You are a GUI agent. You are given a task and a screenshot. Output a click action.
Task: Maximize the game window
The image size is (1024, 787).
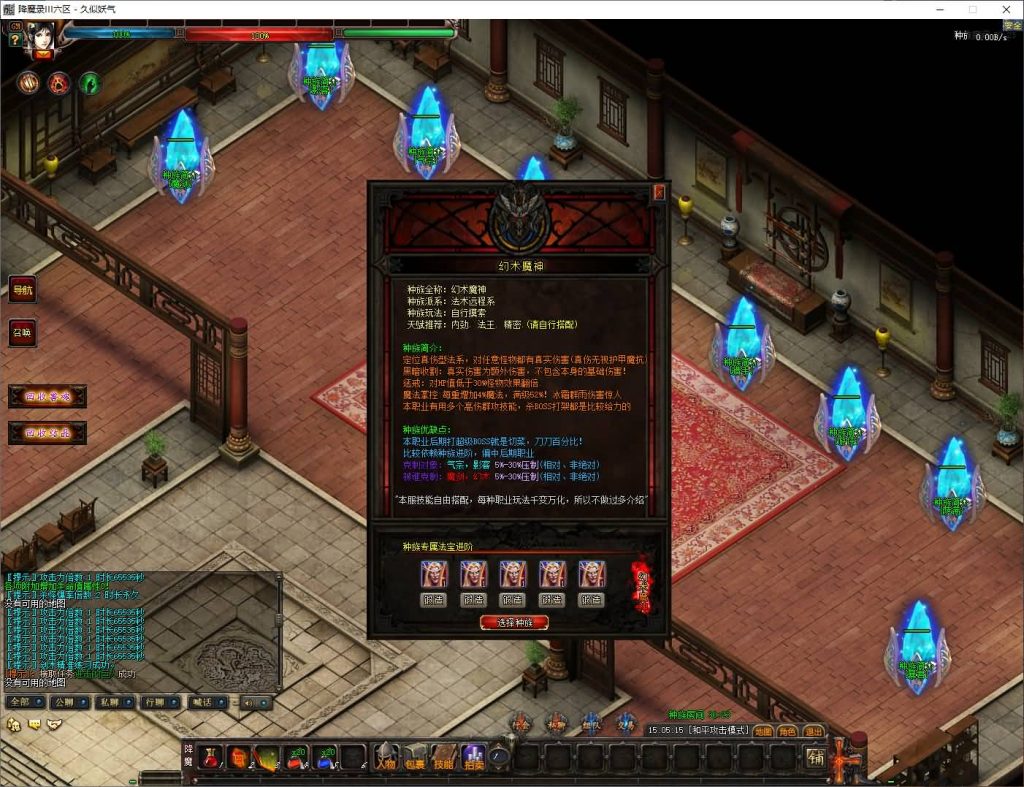click(973, 9)
